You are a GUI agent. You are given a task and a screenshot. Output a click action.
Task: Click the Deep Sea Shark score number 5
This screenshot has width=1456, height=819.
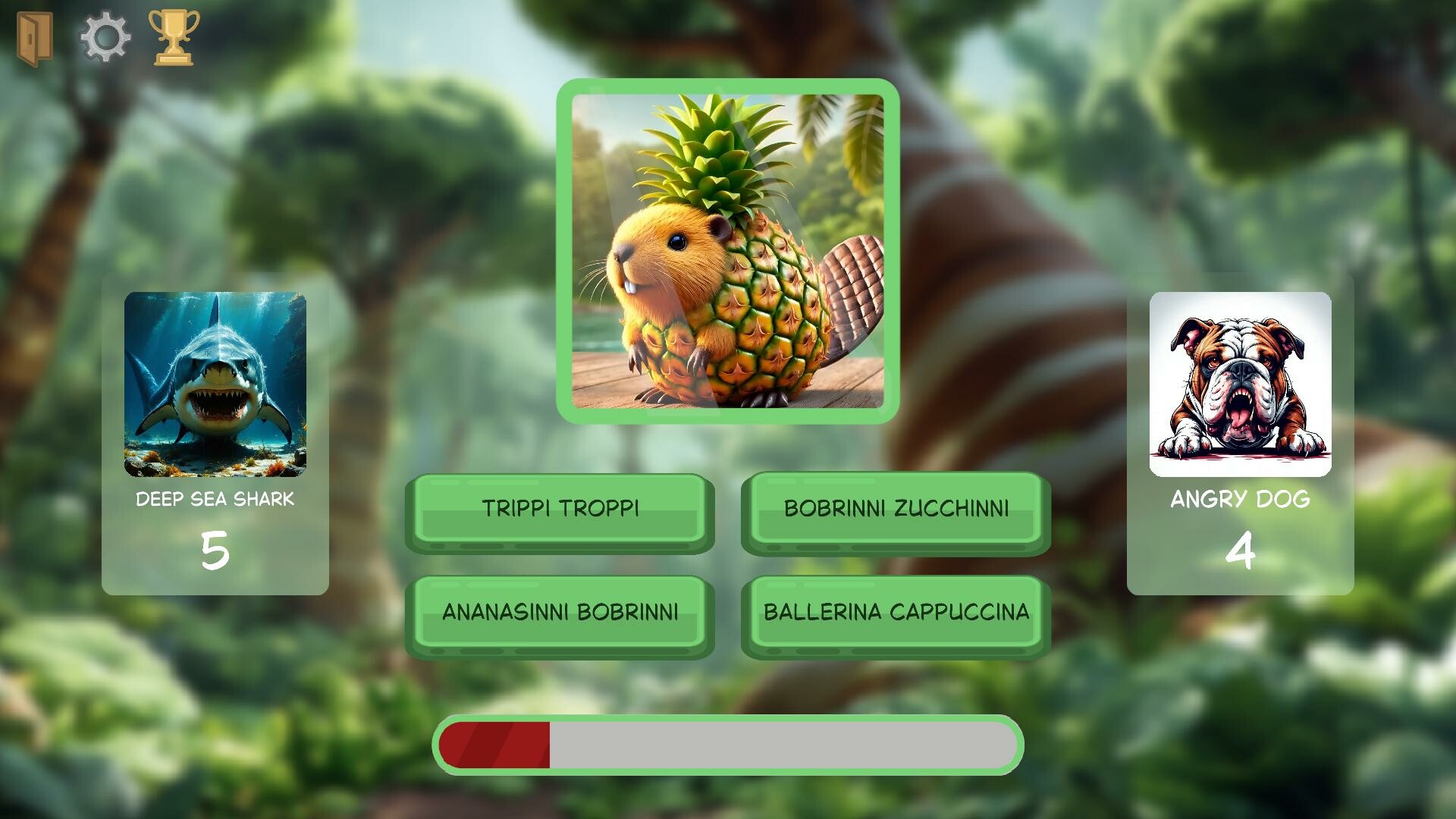(x=215, y=554)
